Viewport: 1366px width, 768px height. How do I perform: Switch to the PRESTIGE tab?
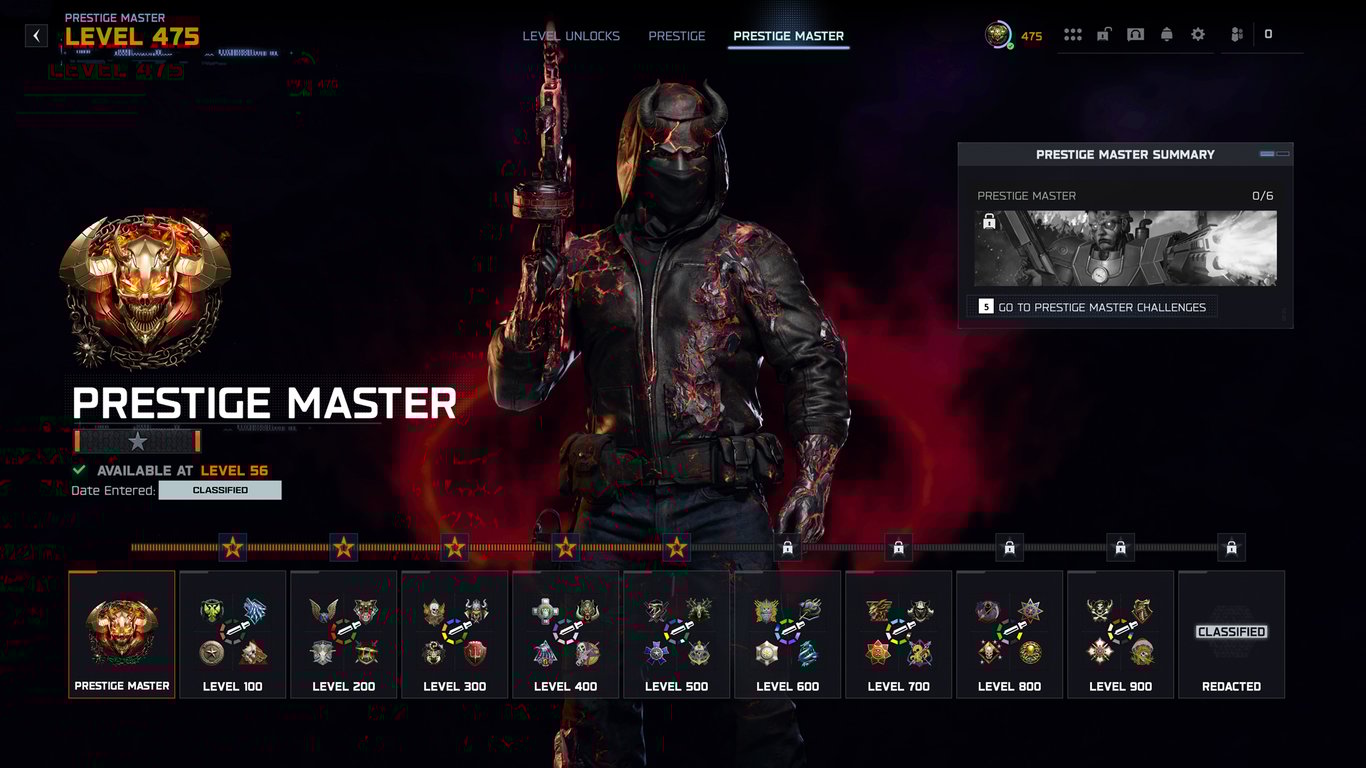677,35
